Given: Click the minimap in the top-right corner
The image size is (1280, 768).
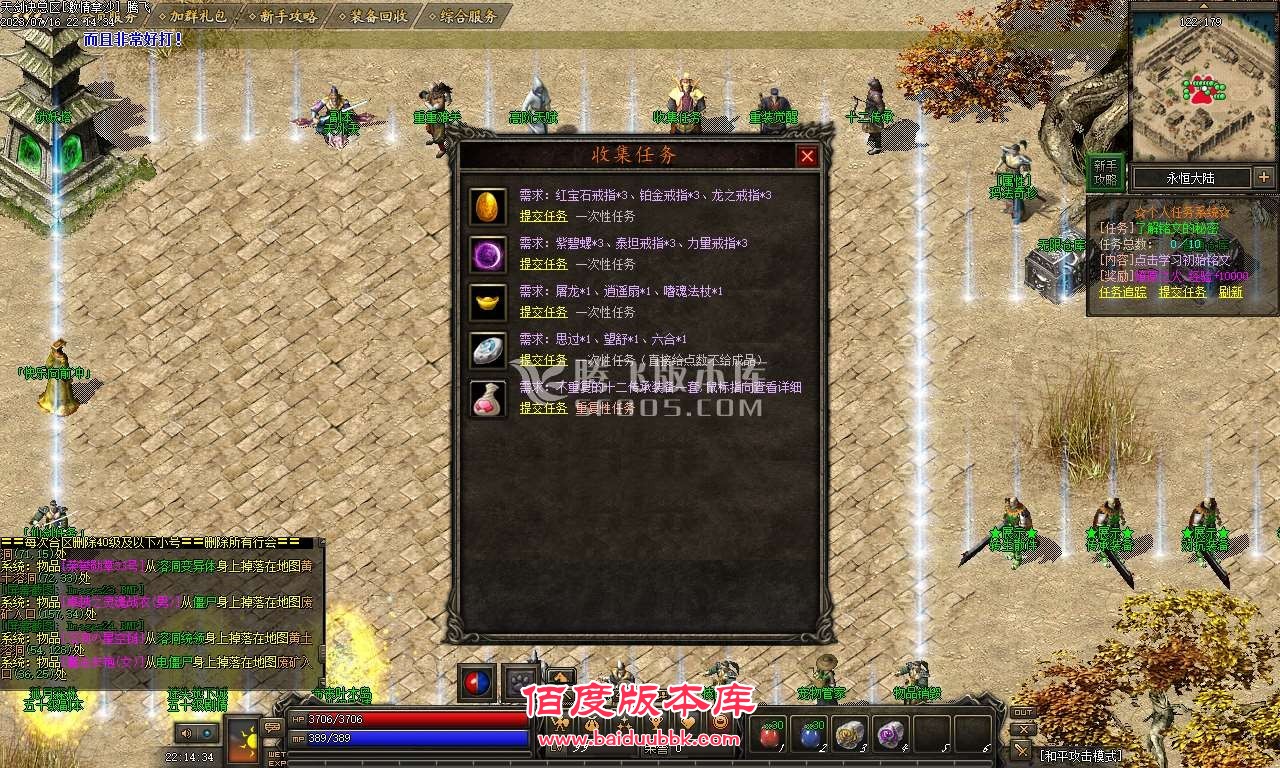Looking at the screenshot, I should pyautogui.click(x=1200, y=80).
